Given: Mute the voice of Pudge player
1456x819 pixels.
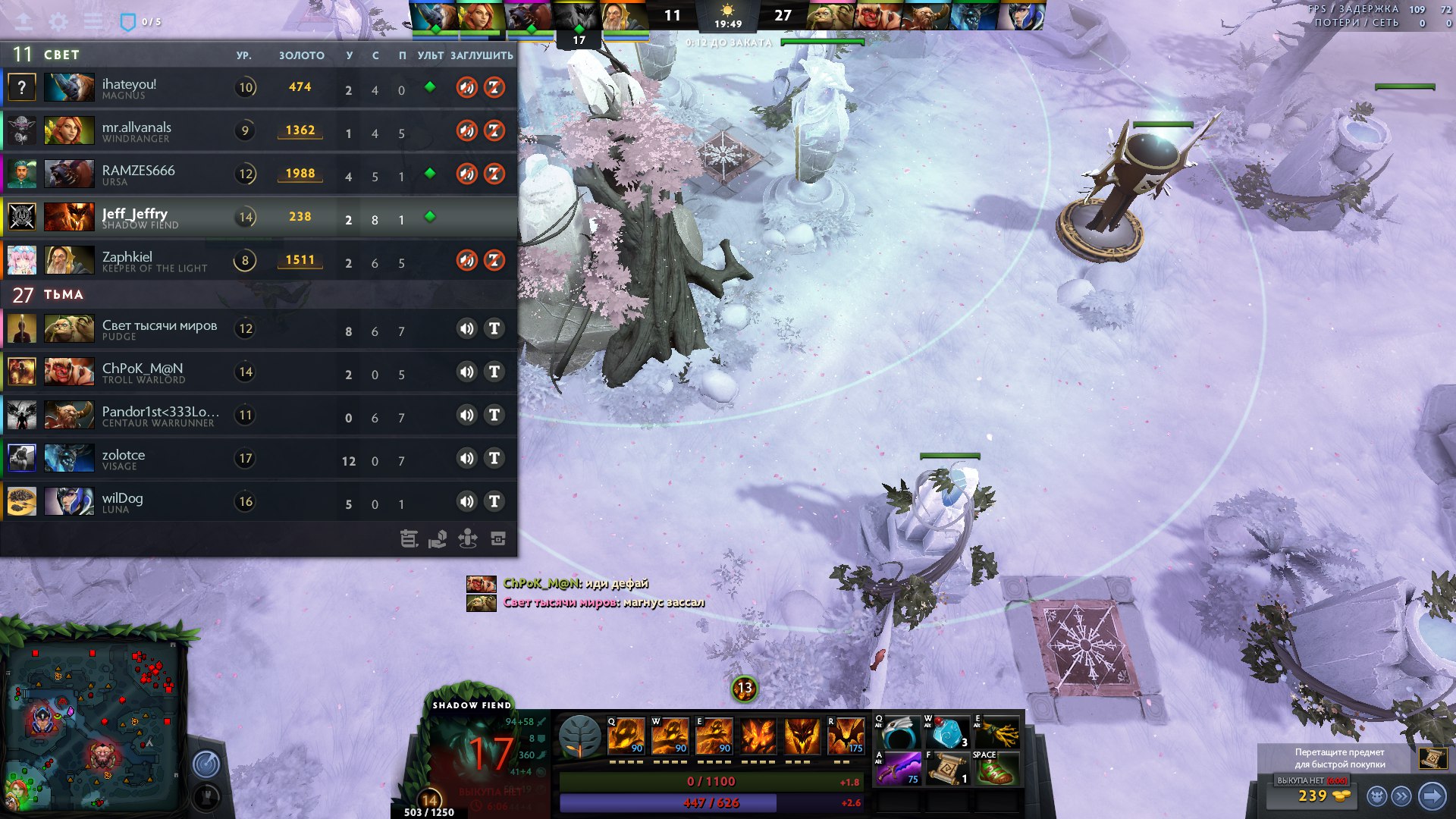Looking at the screenshot, I should (466, 328).
